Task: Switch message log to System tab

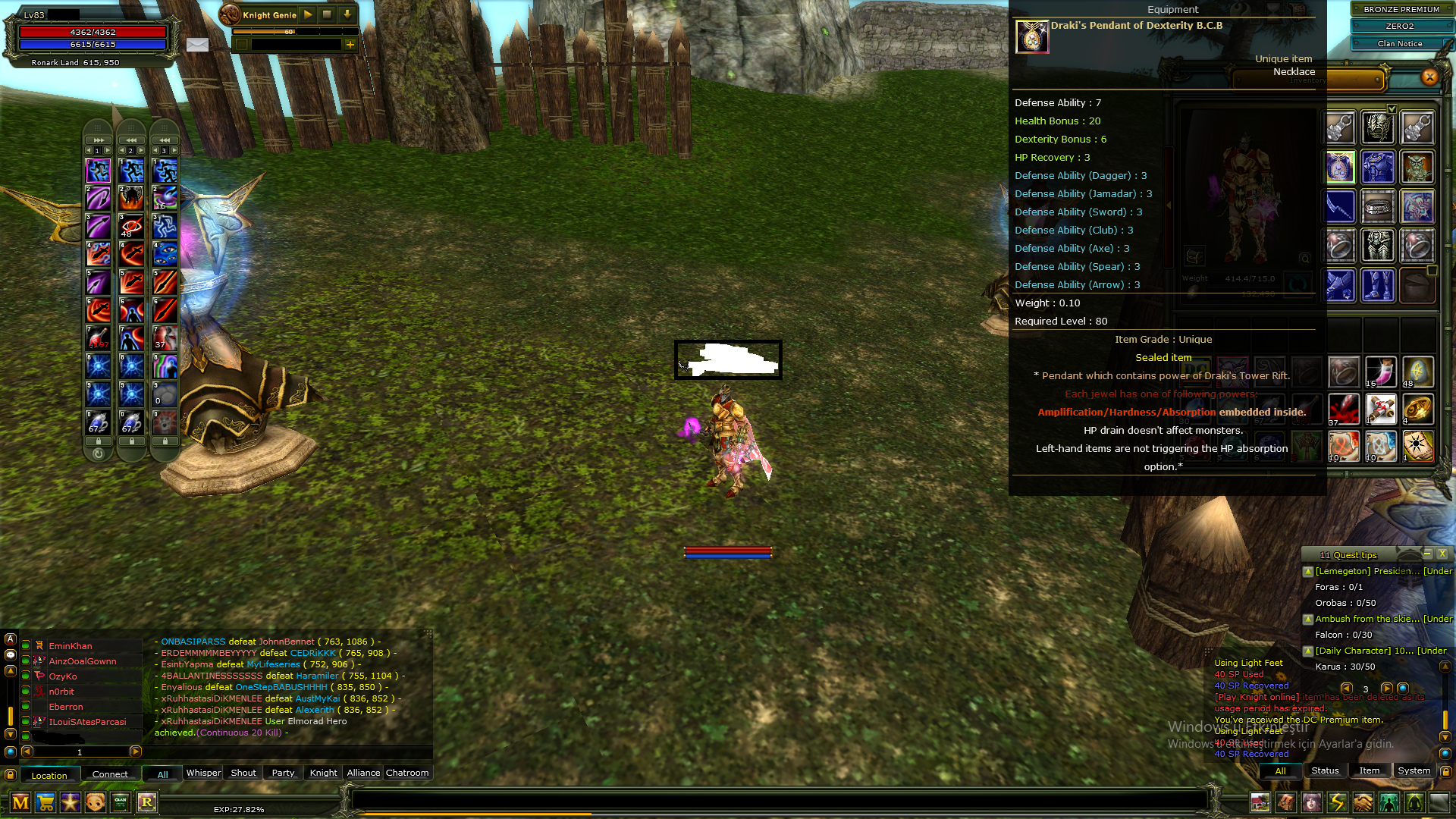Action: pyautogui.click(x=1414, y=770)
